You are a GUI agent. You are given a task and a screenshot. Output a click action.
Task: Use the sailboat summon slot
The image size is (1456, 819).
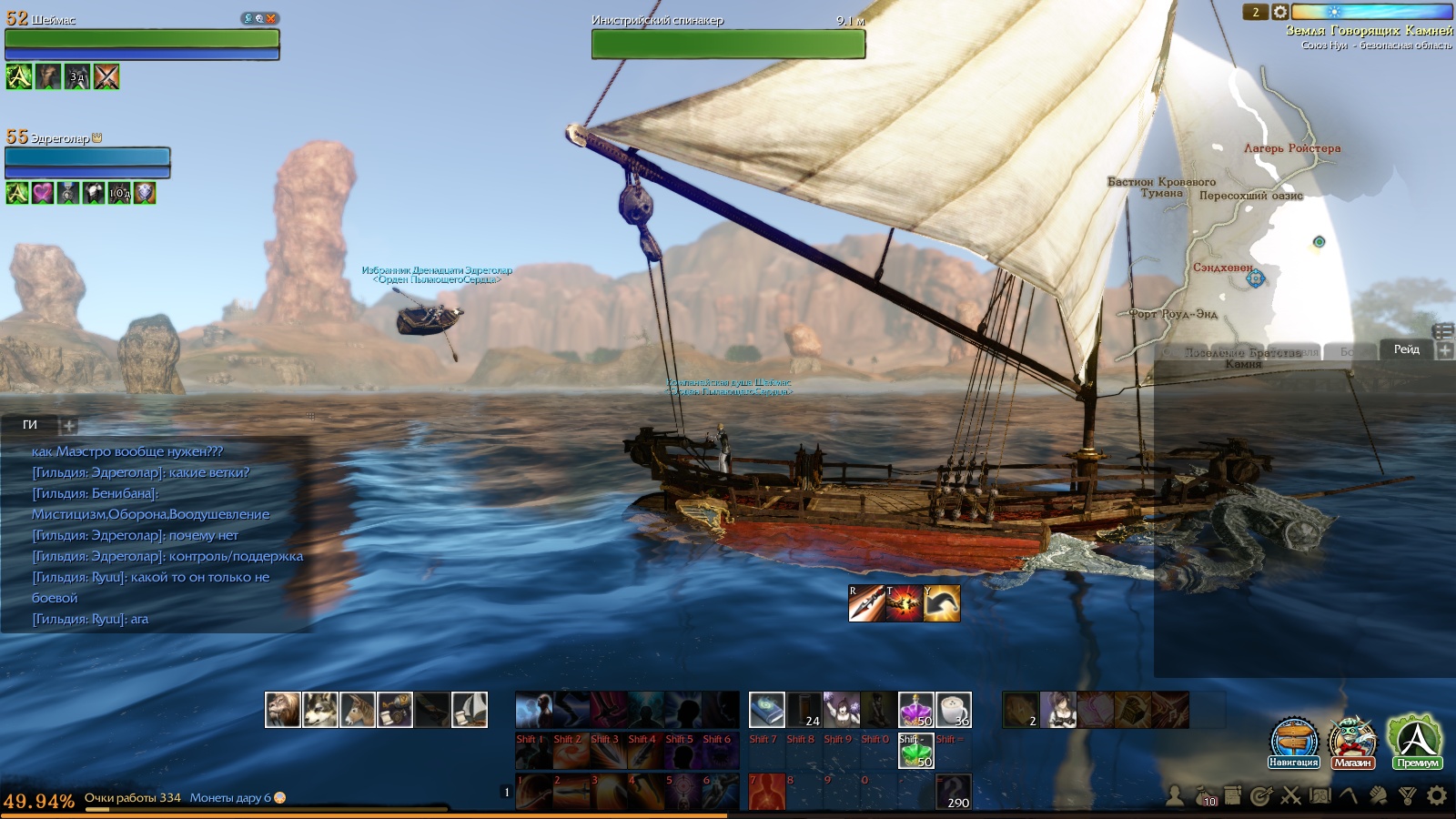tap(470, 710)
